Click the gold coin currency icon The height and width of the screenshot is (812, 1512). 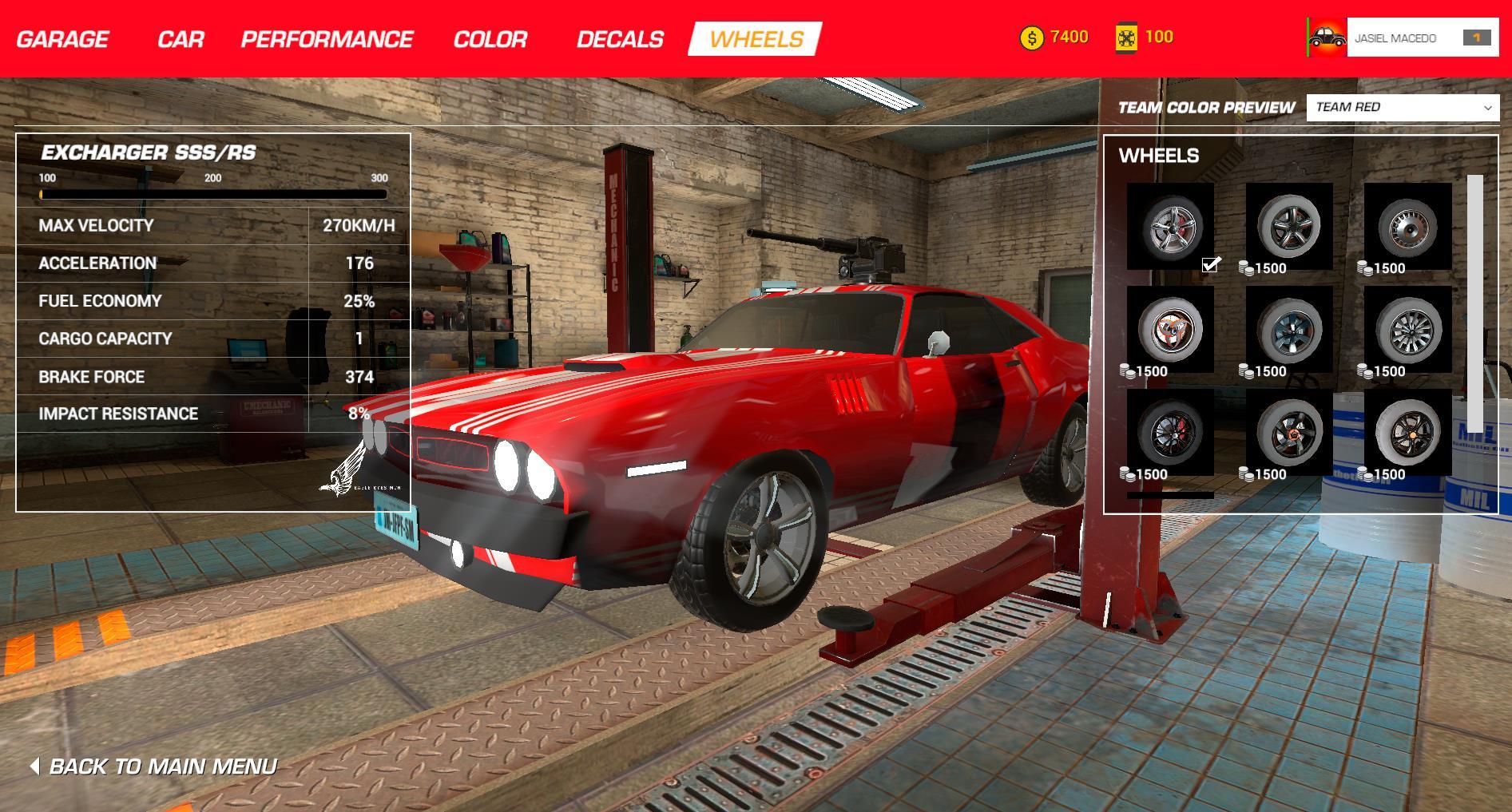point(1032,38)
